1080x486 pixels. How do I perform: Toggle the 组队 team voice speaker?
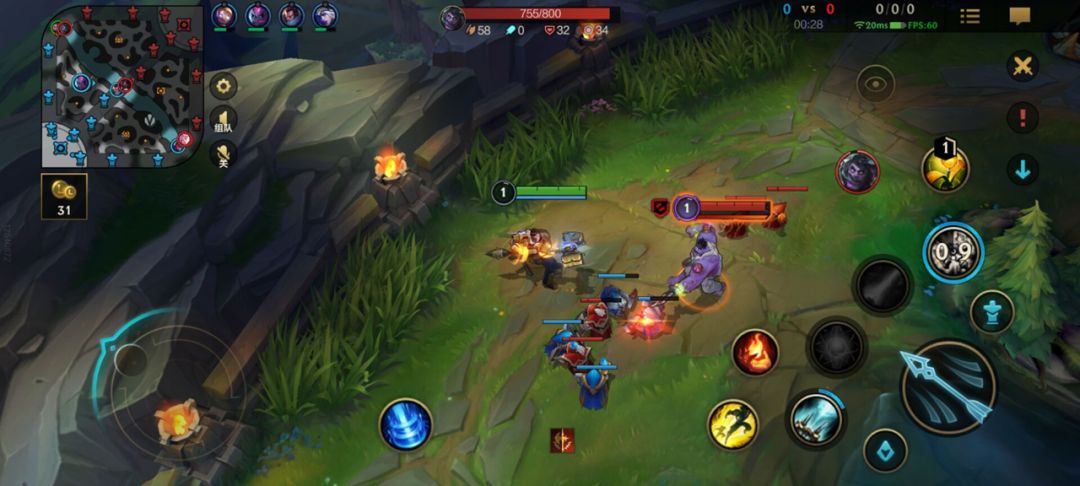223,120
